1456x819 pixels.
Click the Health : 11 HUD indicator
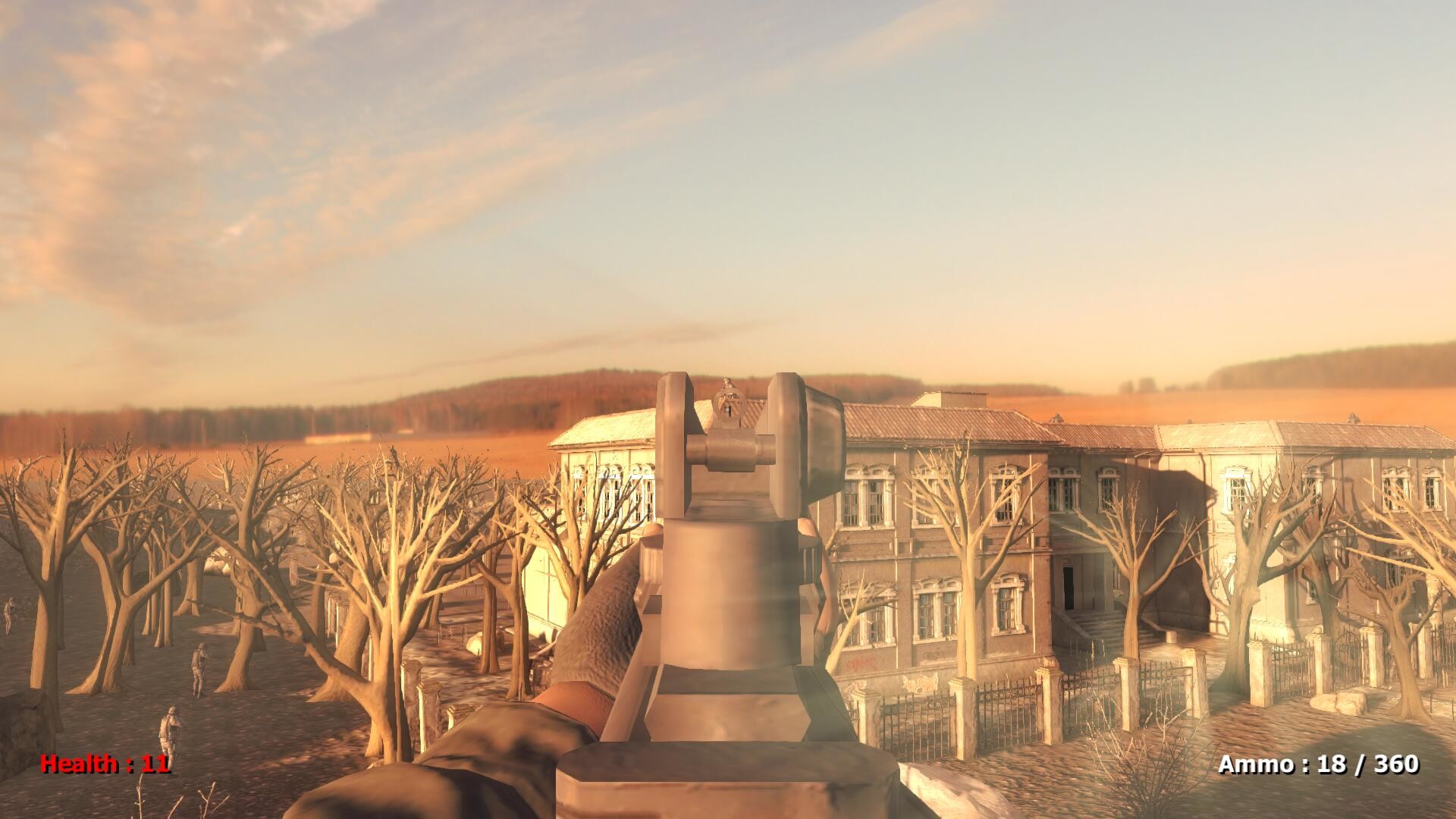click(105, 764)
